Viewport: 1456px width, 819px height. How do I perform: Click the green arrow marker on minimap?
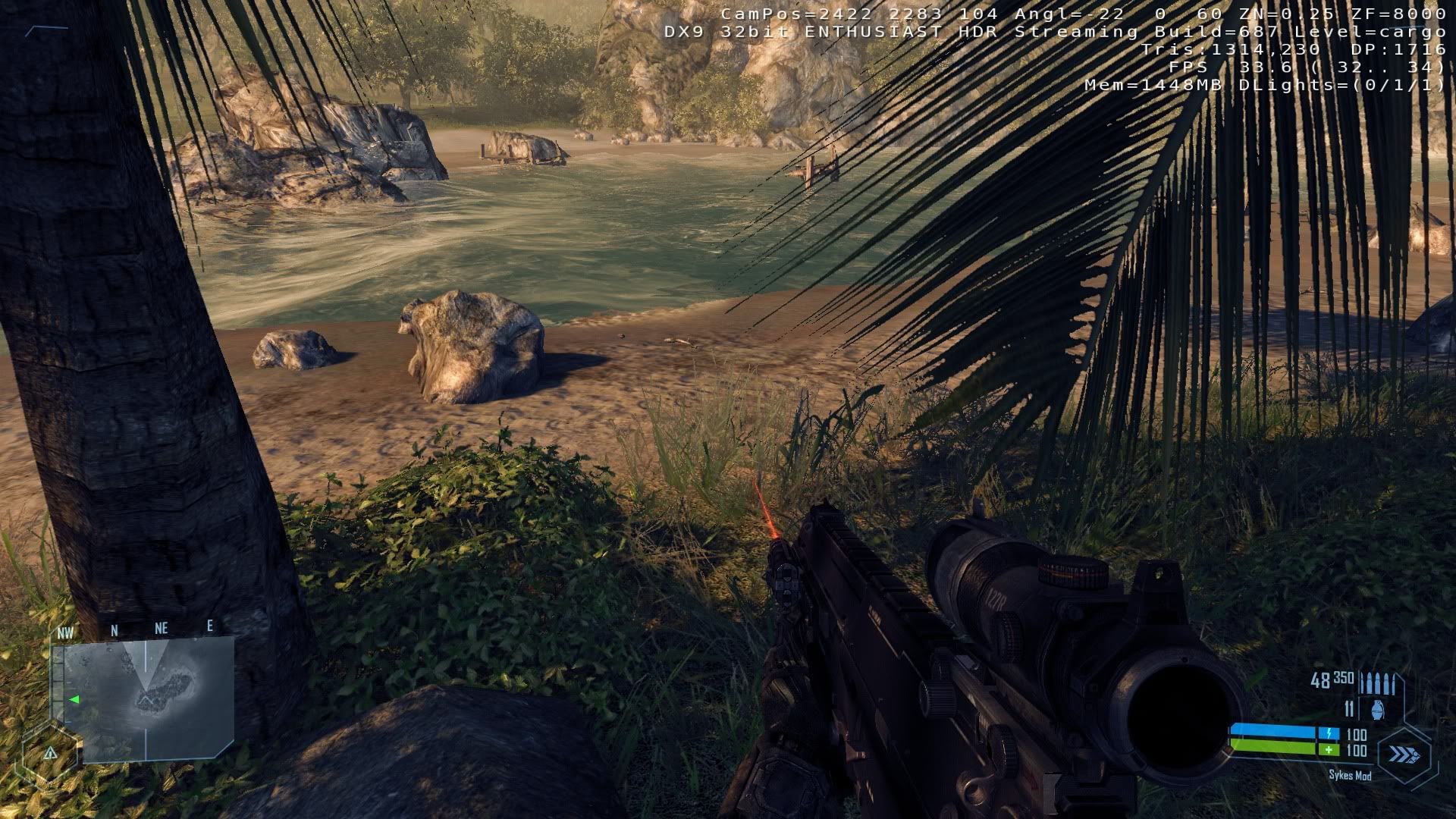click(74, 699)
